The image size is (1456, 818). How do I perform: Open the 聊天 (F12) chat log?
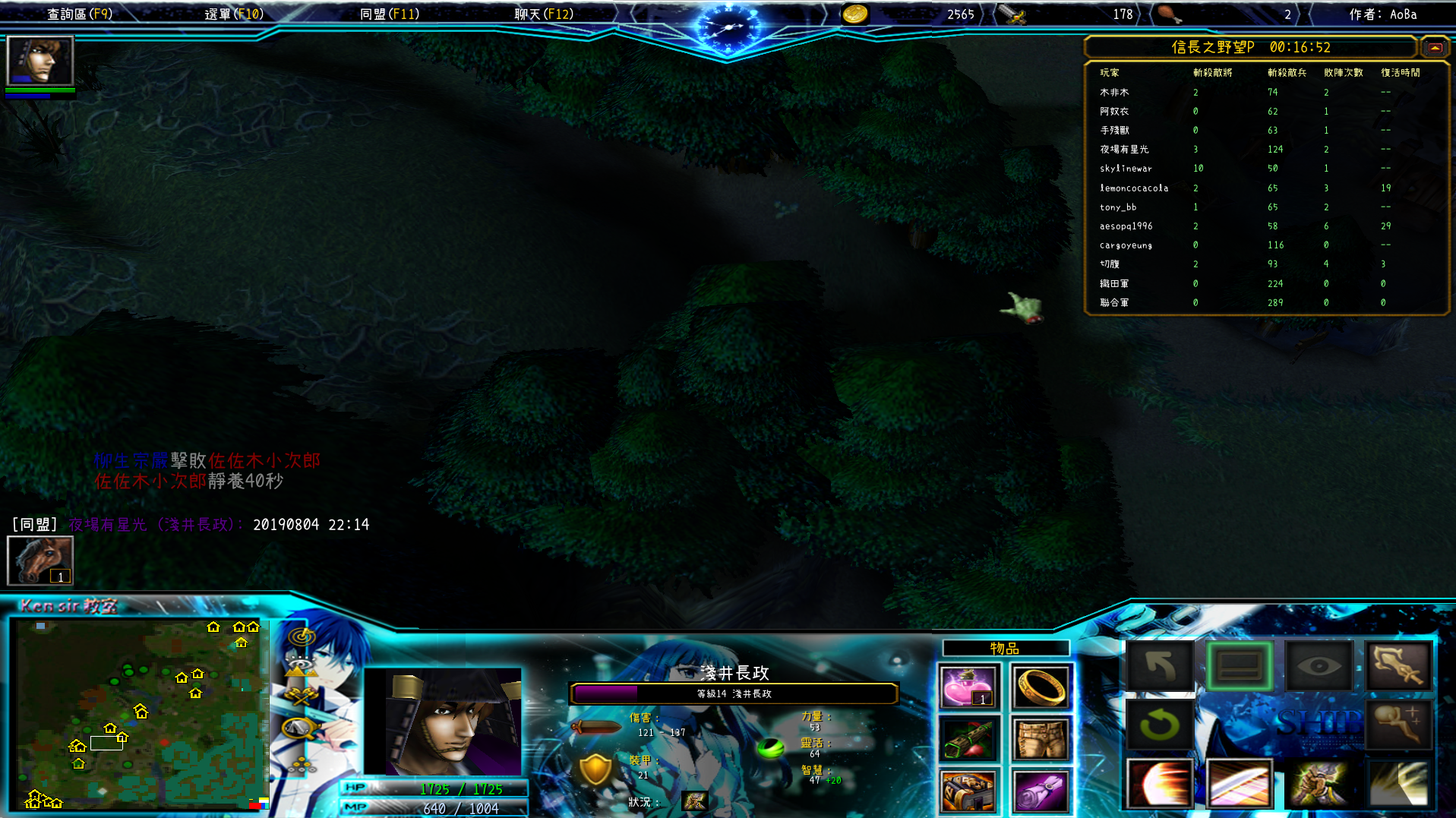(544, 14)
